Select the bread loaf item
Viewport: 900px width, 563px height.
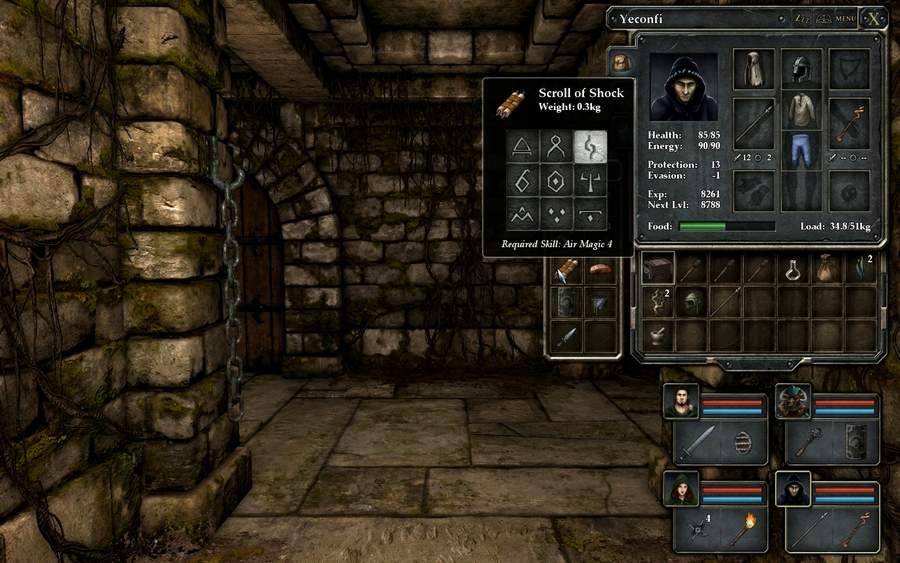[x=600, y=268]
